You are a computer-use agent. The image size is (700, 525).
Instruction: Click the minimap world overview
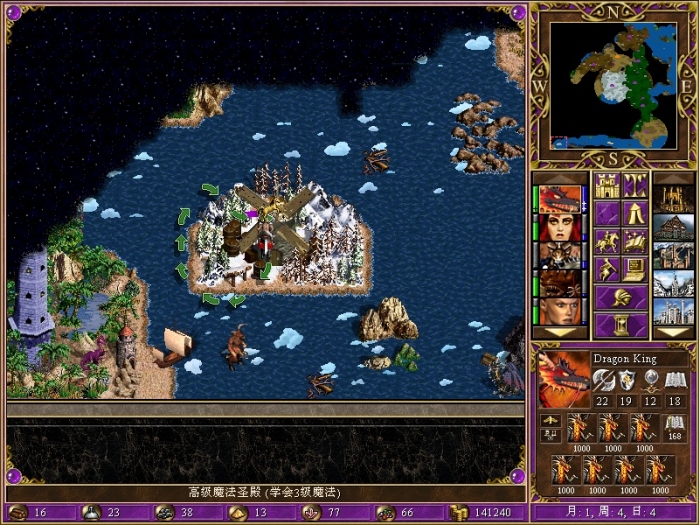pos(611,85)
